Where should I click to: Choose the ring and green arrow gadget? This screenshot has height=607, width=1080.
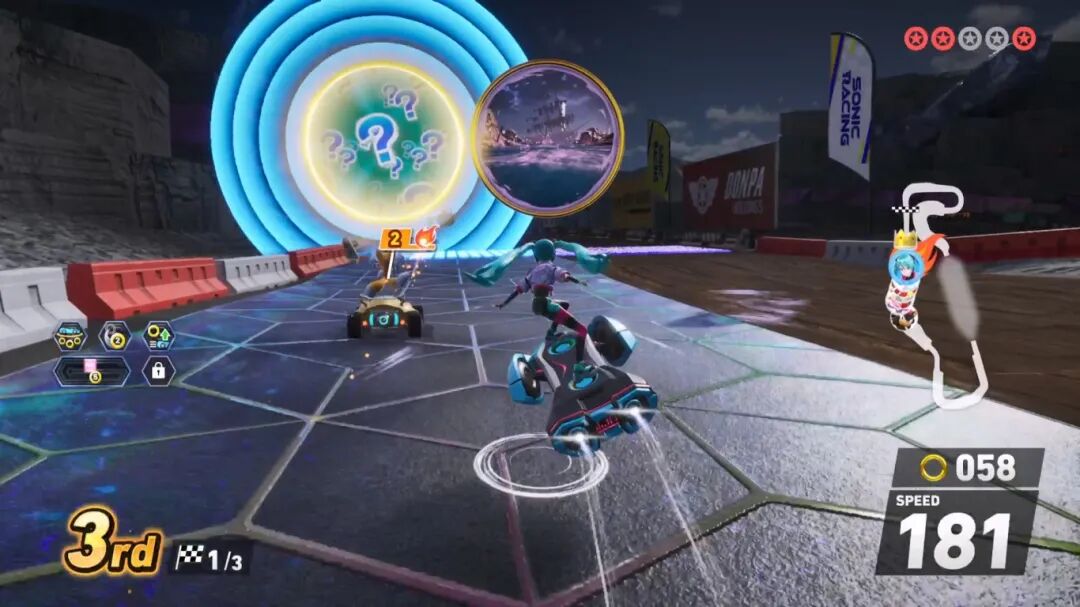pyautogui.click(x=157, y=336)
